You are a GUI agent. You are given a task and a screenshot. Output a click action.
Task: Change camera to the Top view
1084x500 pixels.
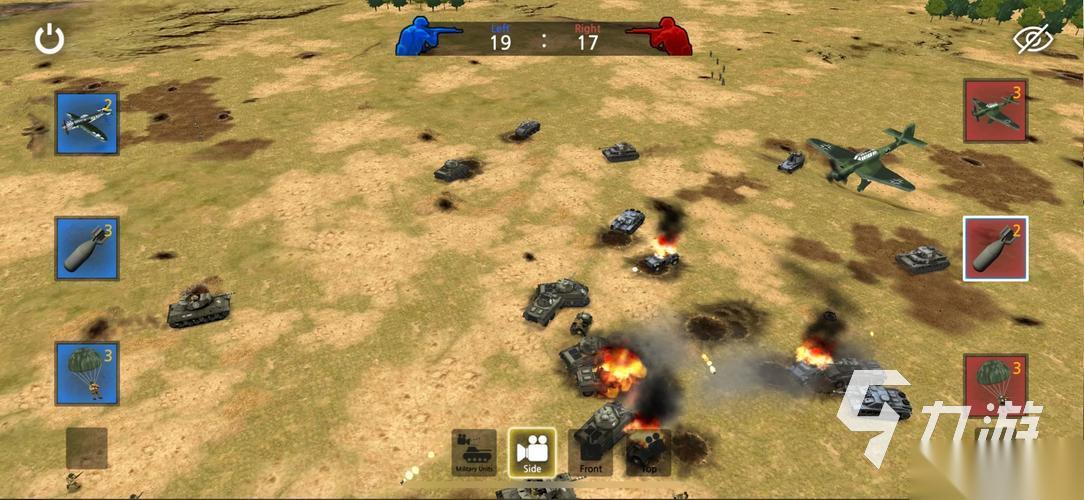click(646, 453)
